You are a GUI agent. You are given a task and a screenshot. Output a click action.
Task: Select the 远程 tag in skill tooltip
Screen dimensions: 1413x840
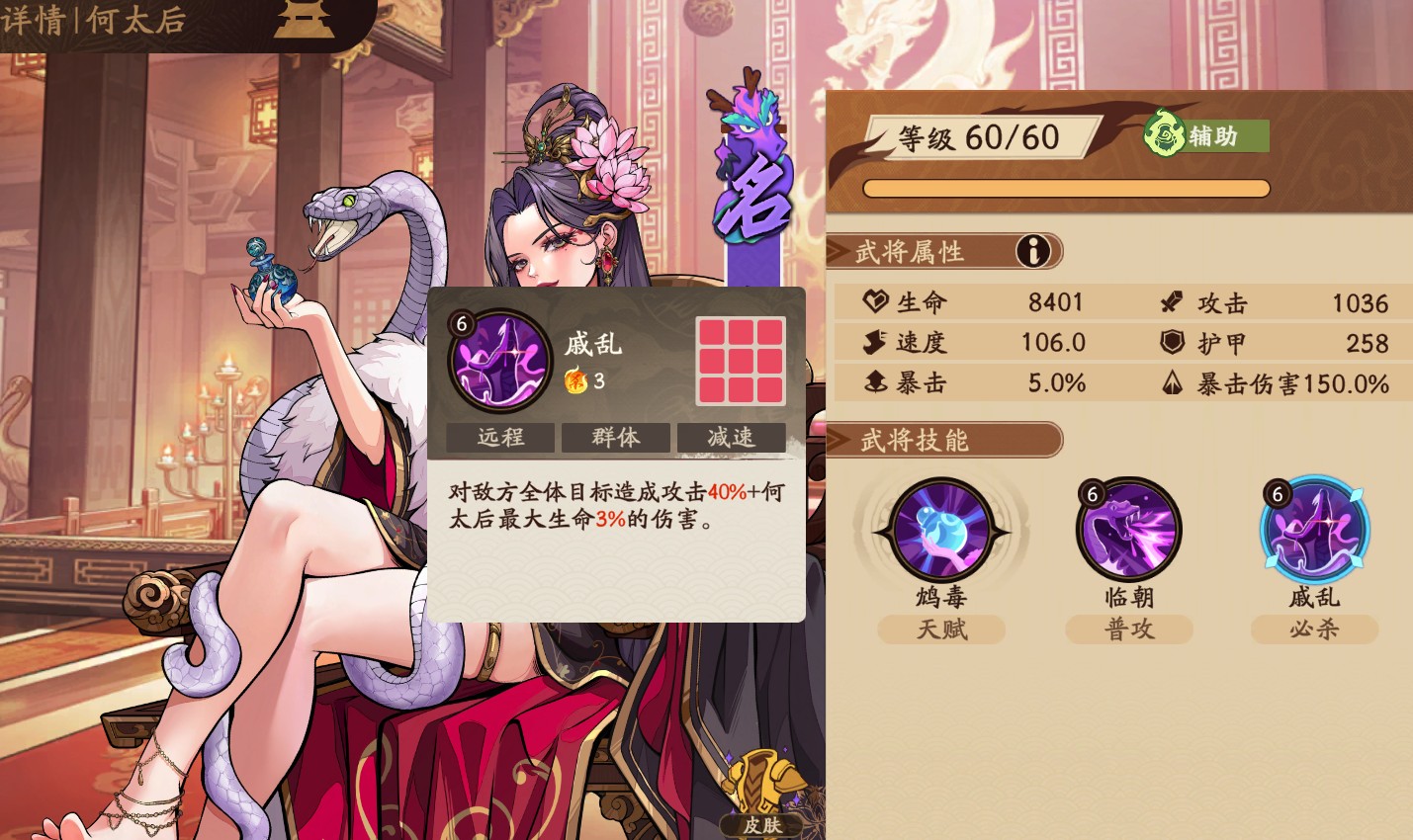pyautogui.click(x=499, y=438)
